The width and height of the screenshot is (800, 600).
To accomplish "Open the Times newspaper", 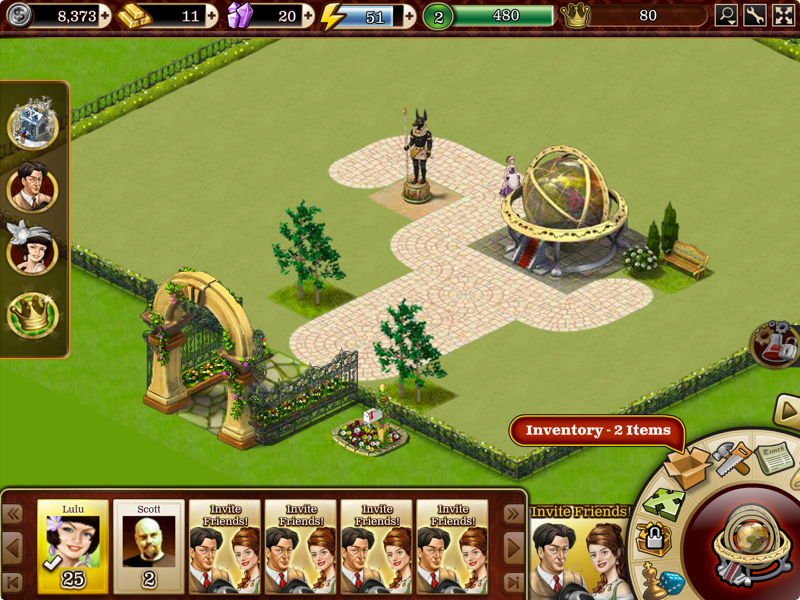I will pyautogui.click(x=773, y=456).
